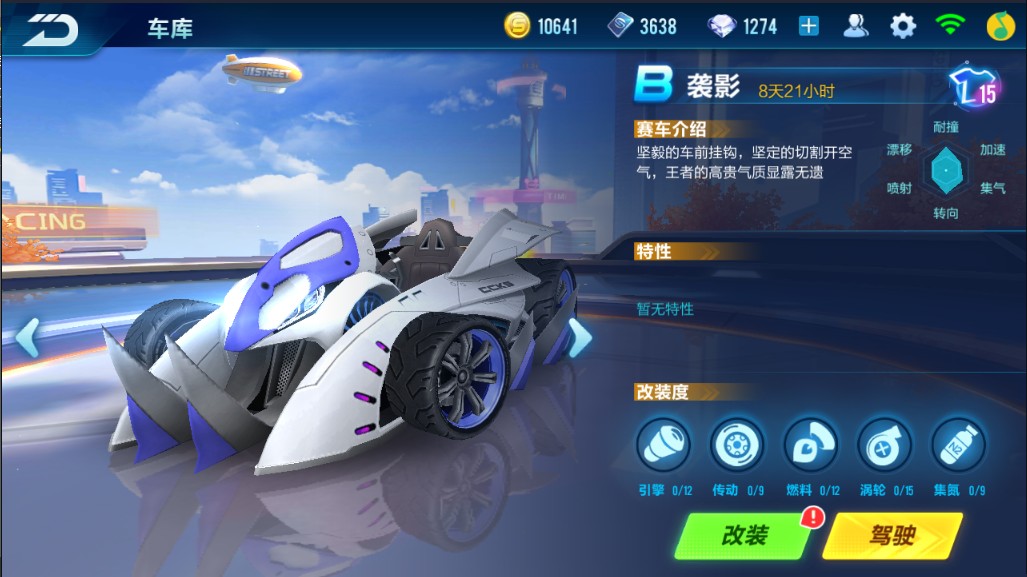Click the 集氮 nitro collection upgrade icon
This screenshot has height=577, width=1027.
[958, 444]
